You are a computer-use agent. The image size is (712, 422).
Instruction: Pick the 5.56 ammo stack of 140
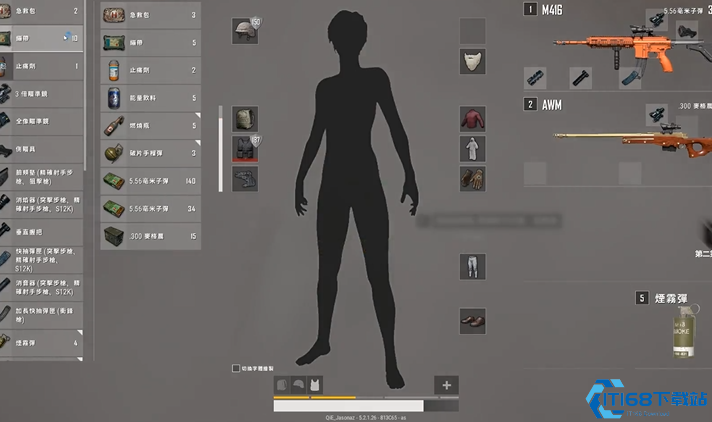click(150, 181)
